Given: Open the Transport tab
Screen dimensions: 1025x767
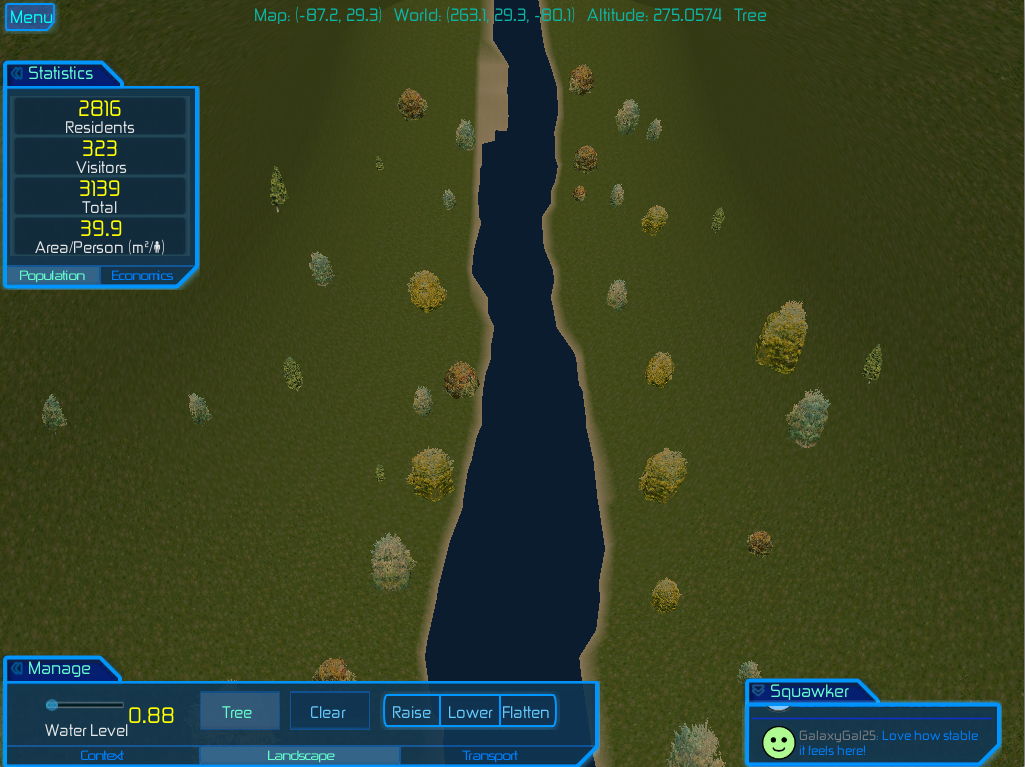Looking at the screenshot, I should [490, 756].
